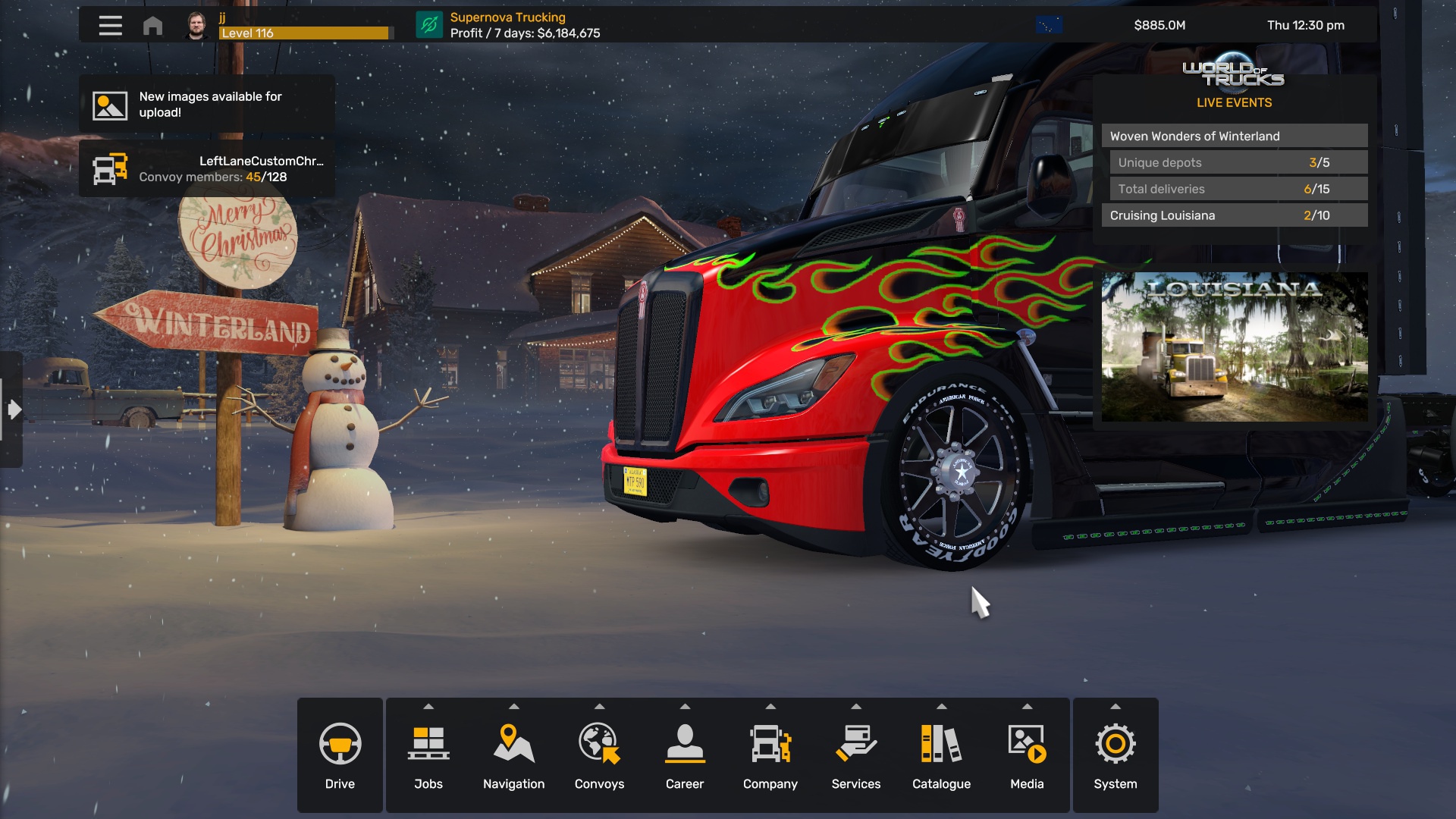The height and width of the screenshot is (819, 1456).
Task: Open the Jobs menu
Action: 428,755
